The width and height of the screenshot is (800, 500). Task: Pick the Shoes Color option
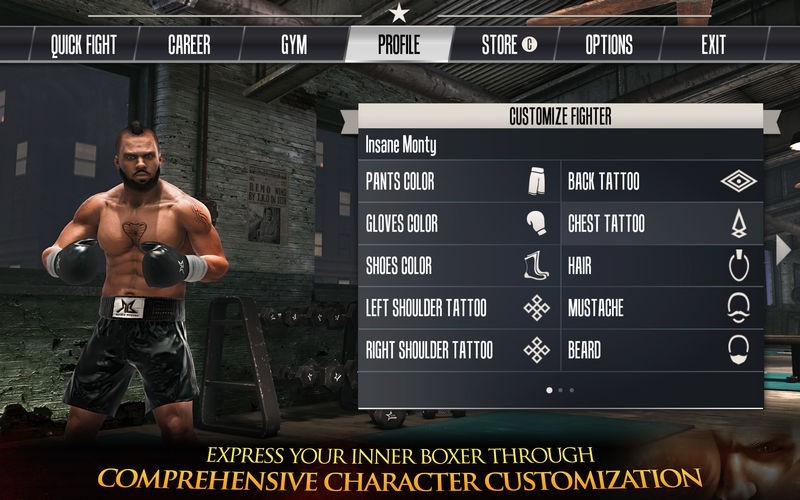click(459, 266)
